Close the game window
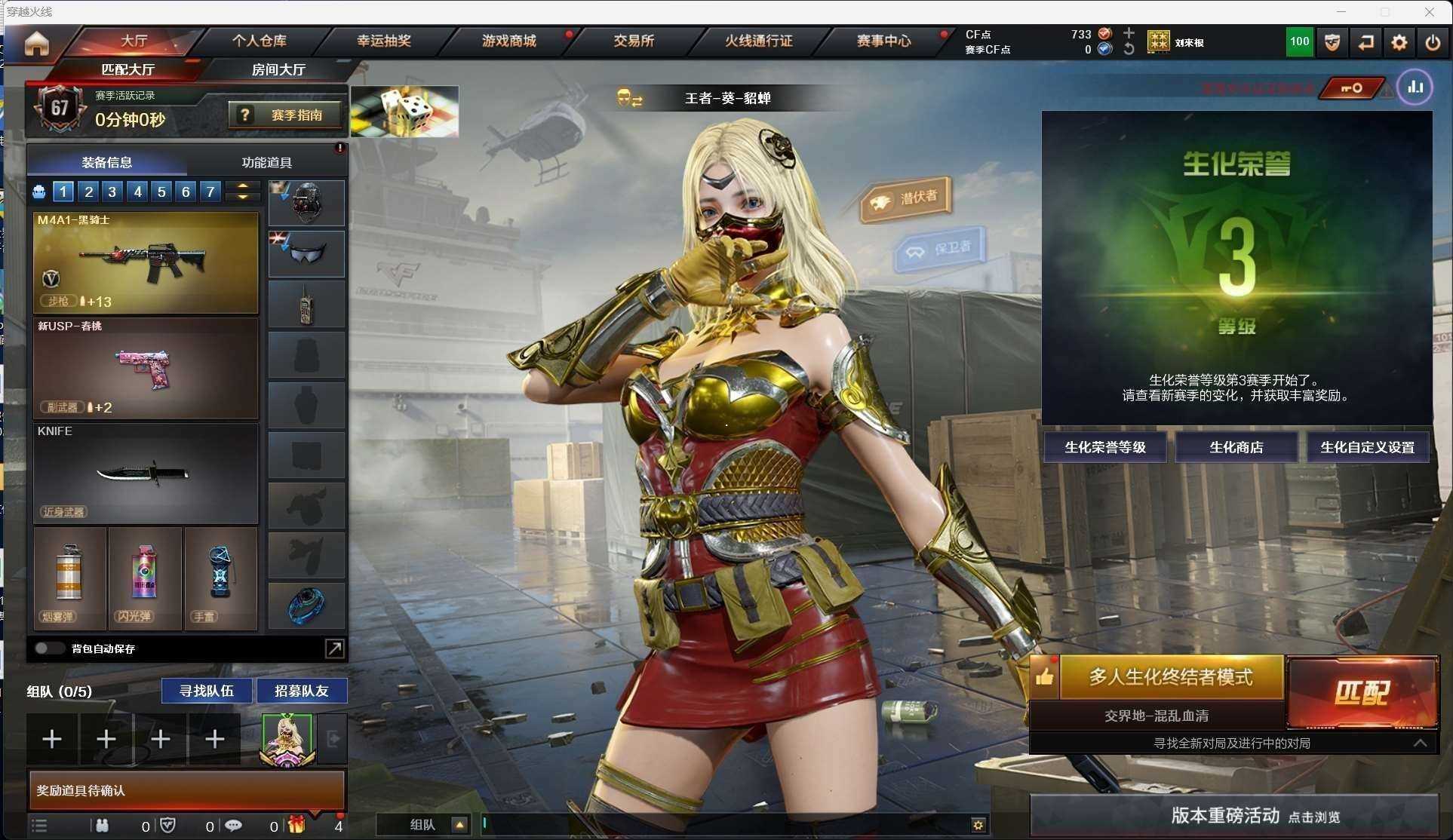 (x=1429, y=12)
